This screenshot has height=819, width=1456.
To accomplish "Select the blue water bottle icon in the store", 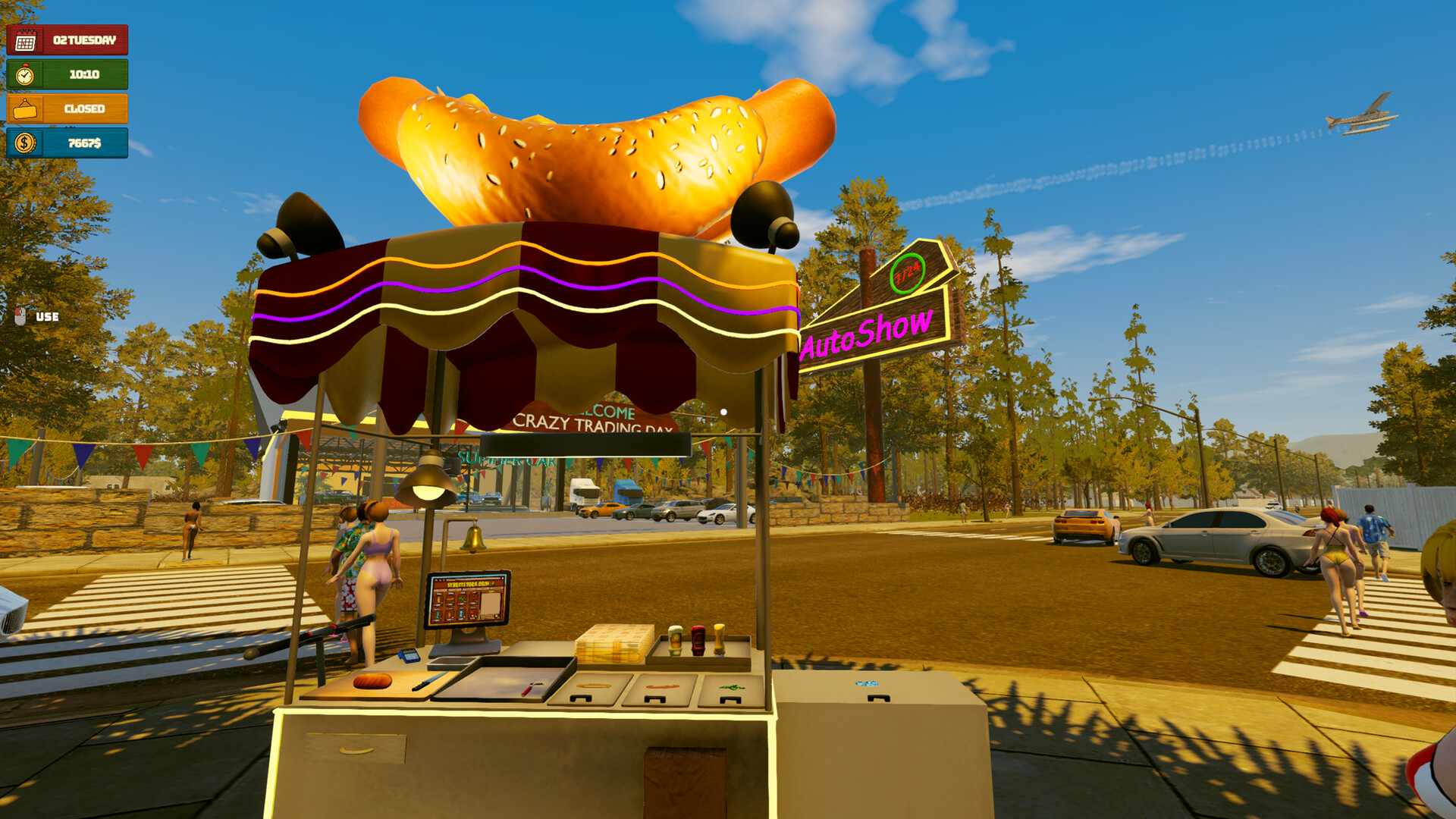I will [x=461, y=613].
